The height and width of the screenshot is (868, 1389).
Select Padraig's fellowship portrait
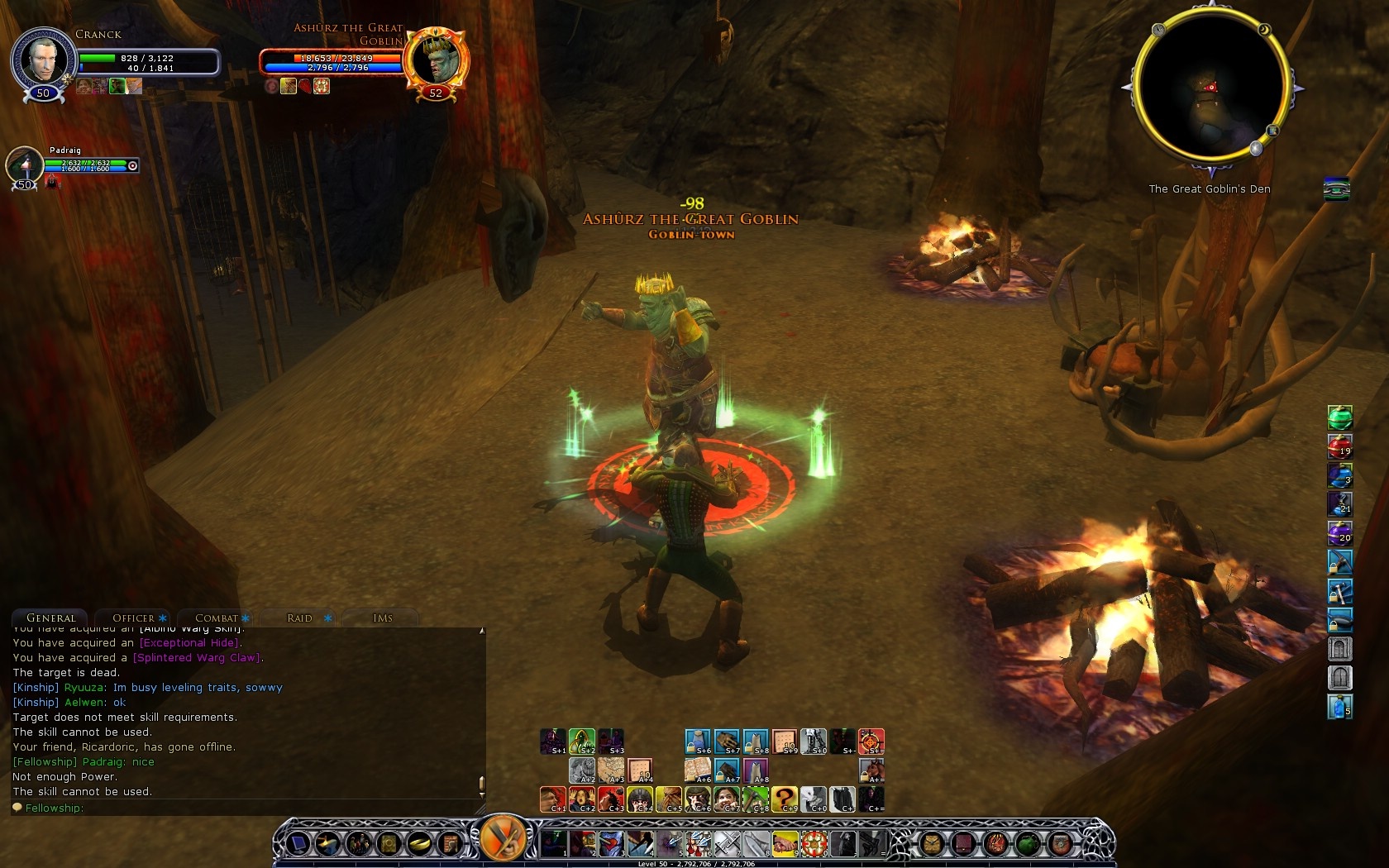coord(25,165)
